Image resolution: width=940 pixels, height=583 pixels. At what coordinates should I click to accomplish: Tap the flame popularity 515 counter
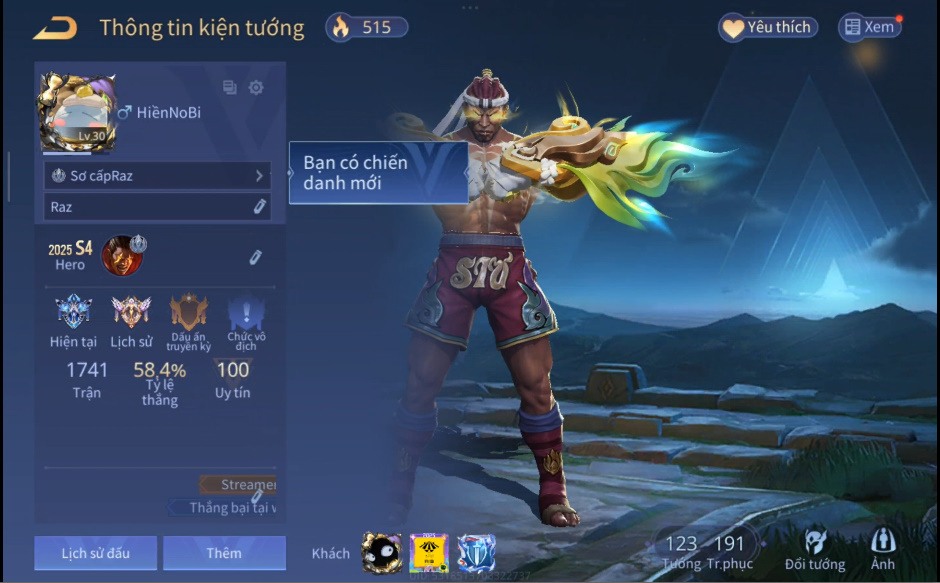click(x=367, y=28)
